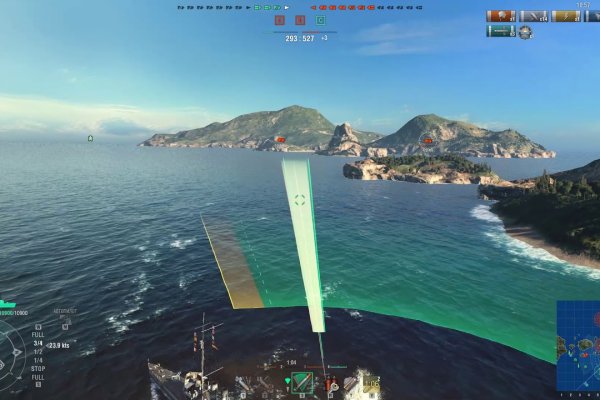Set engine telegraph to 3/4 speed
This screenshot has height=400, width=600.
click(x=38, y=345)
